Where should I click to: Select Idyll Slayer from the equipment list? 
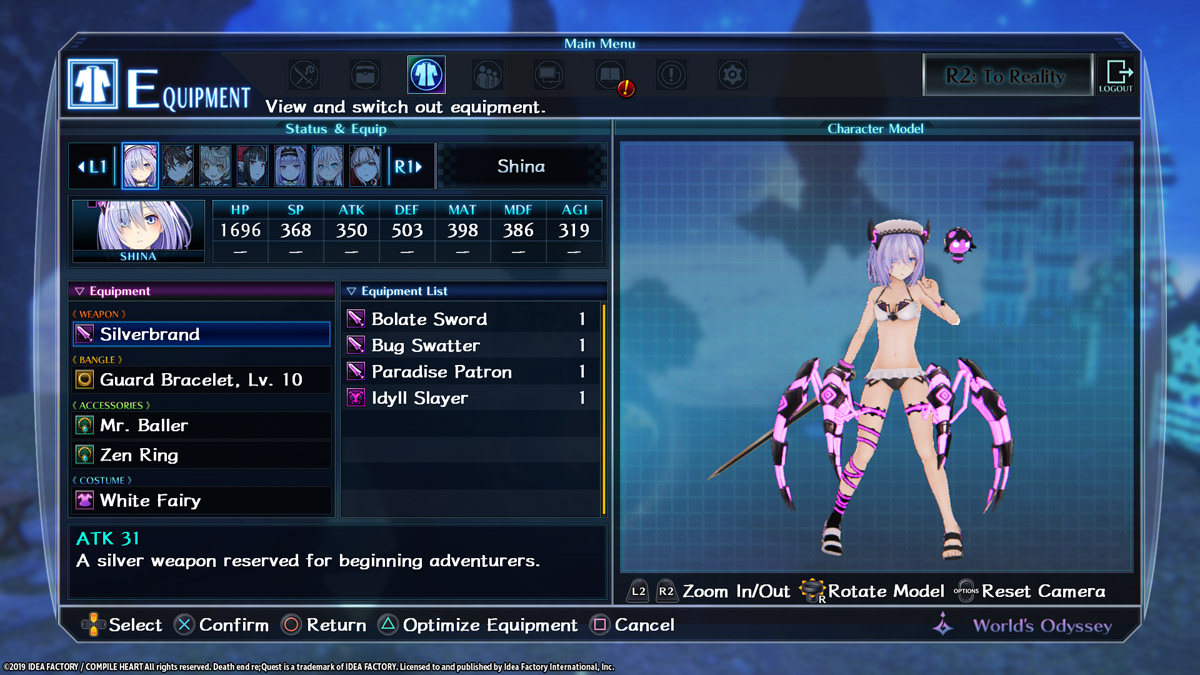click(470, 398)
